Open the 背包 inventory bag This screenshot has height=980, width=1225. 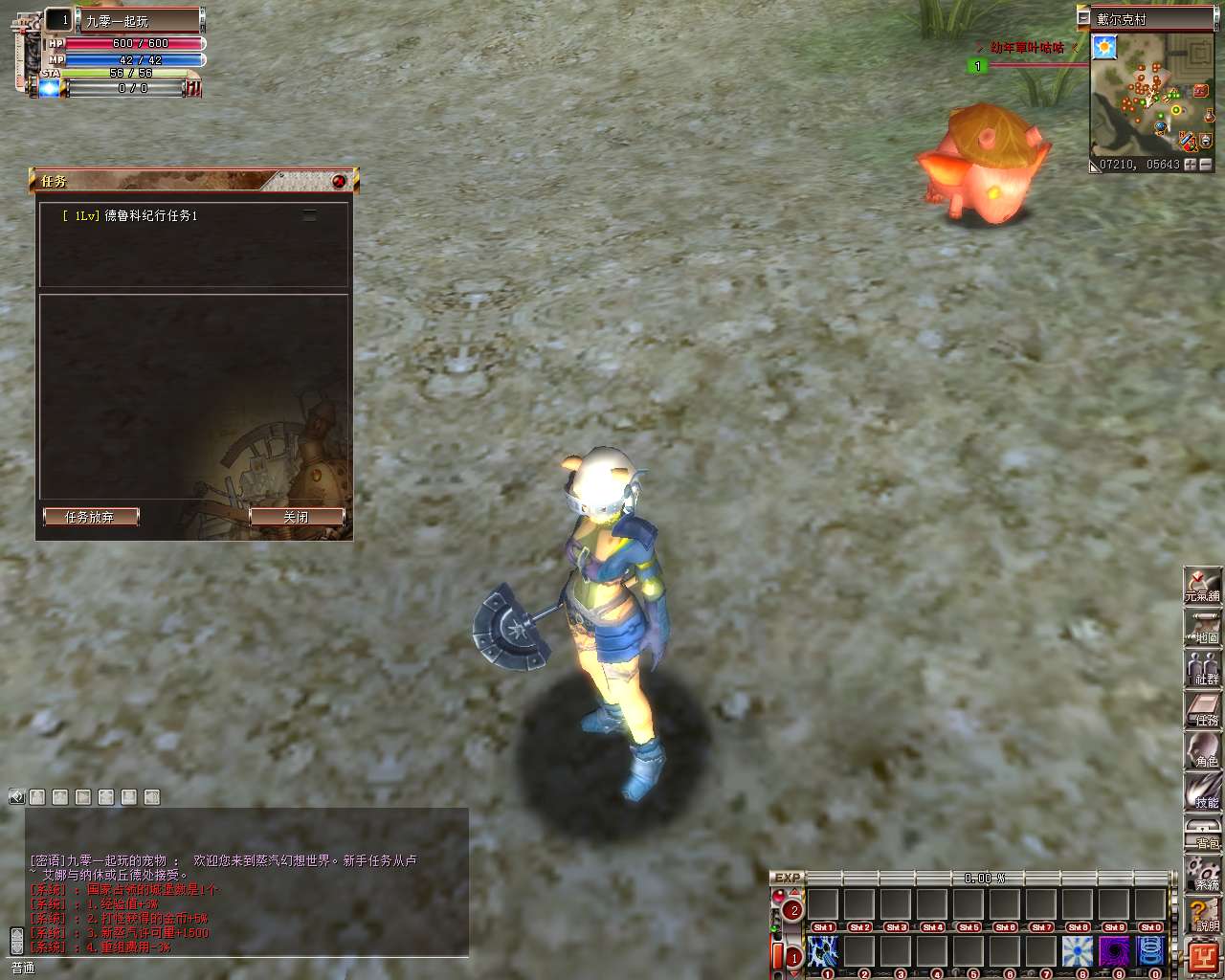pos(1204,835)
